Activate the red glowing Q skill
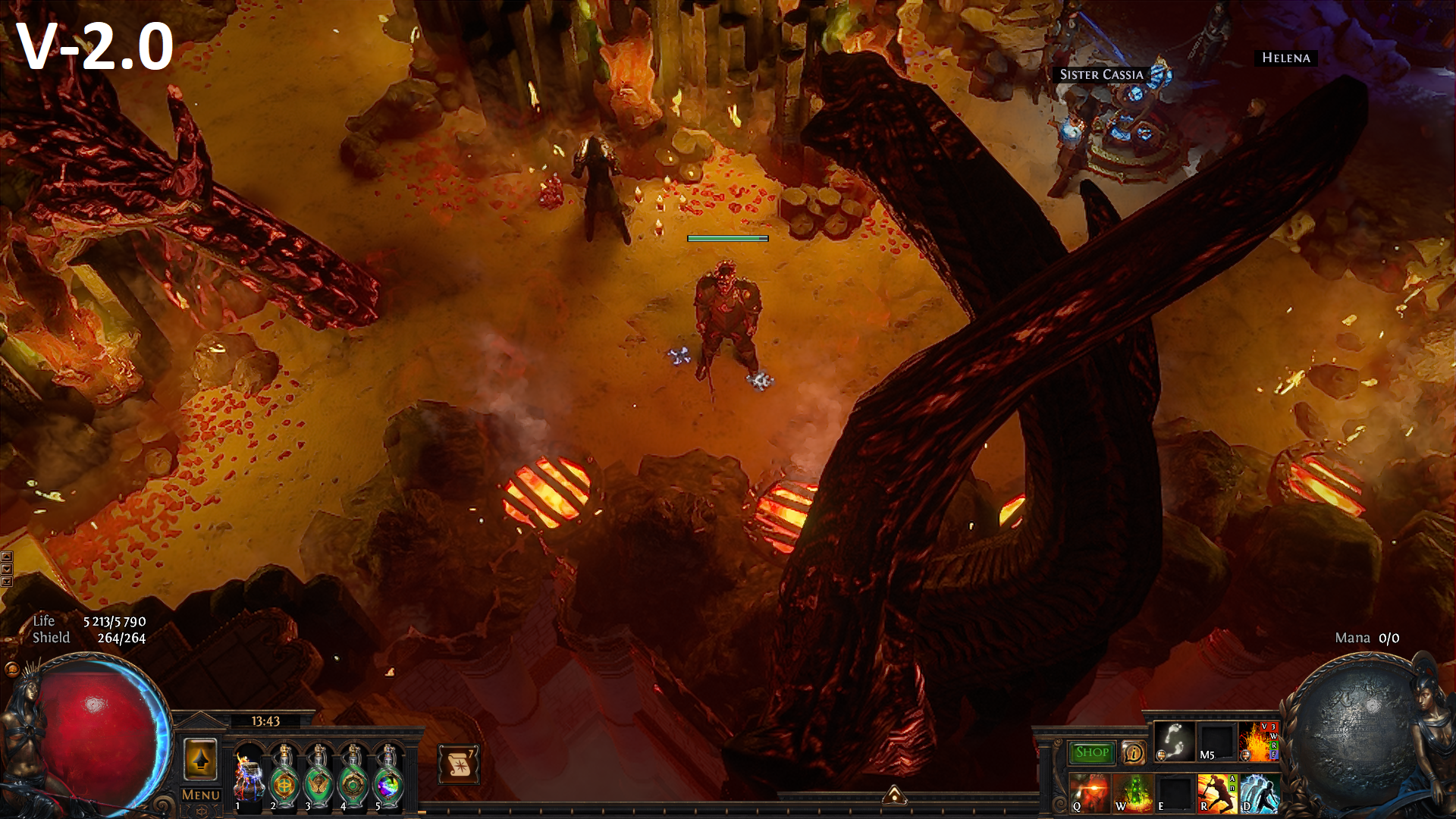Image resolution: width=1456 pixels, height=819 pixels. [1090, 793]
